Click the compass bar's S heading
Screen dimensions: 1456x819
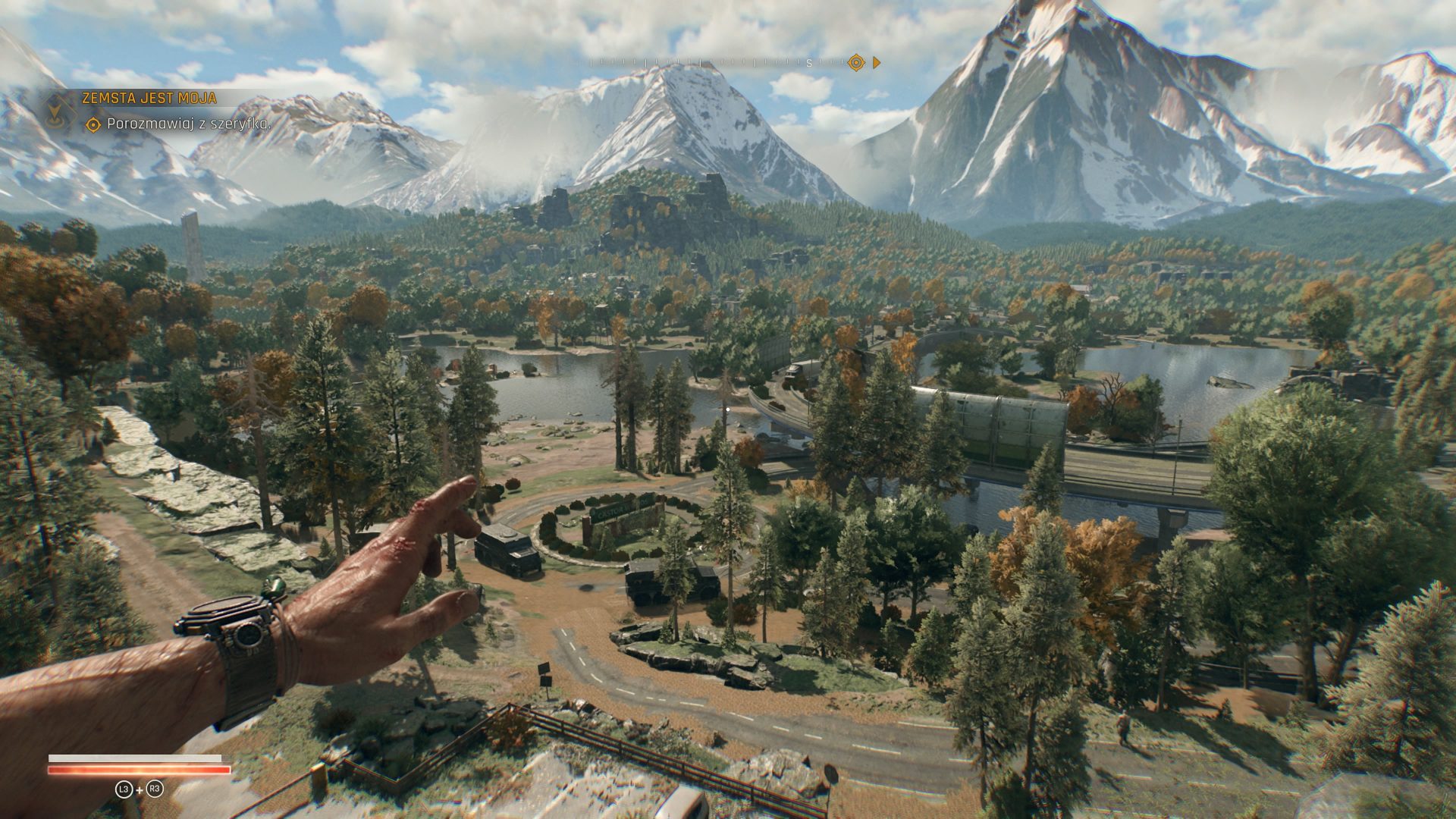point(809,64)
